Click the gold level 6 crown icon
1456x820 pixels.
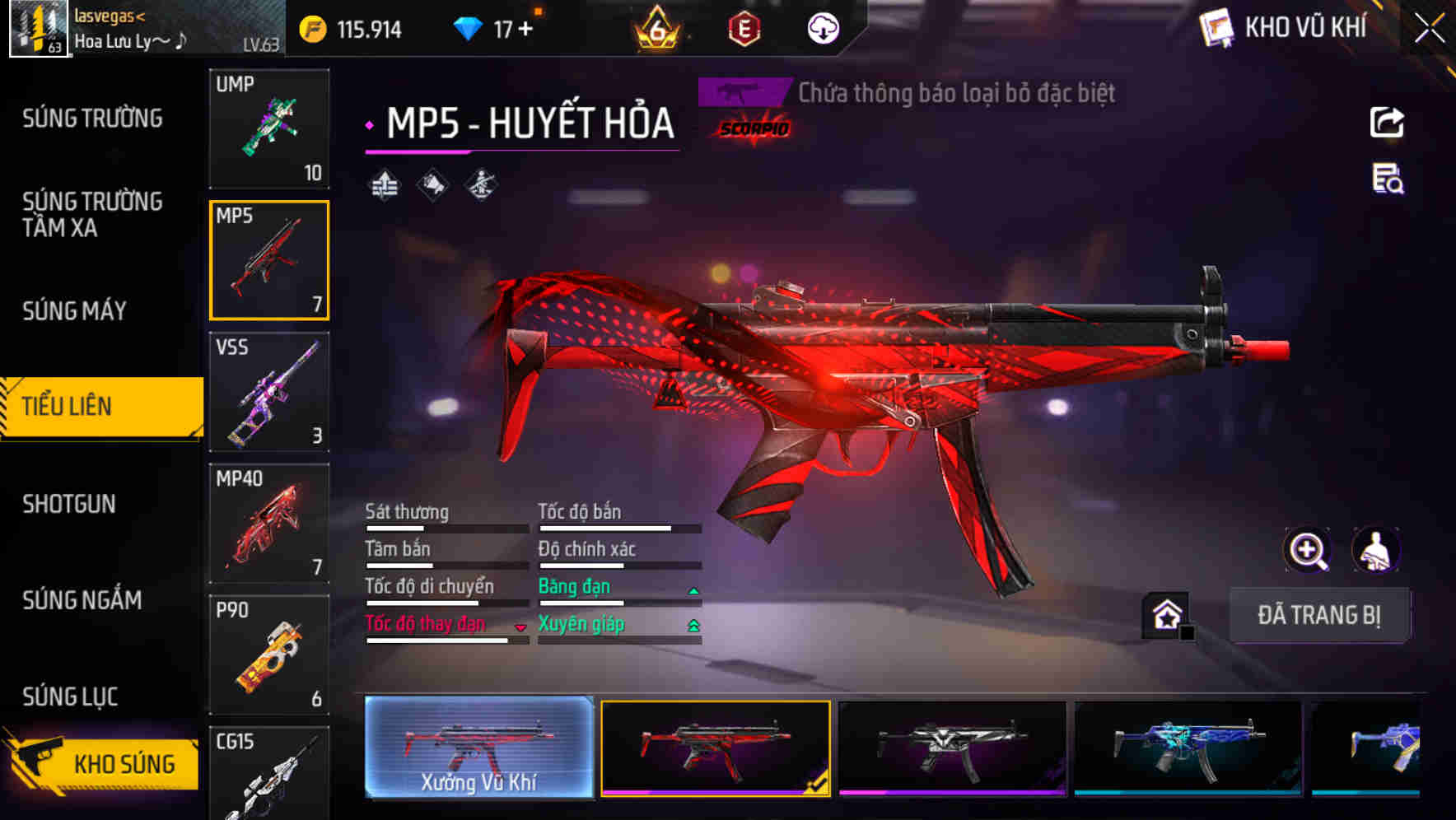656,29
